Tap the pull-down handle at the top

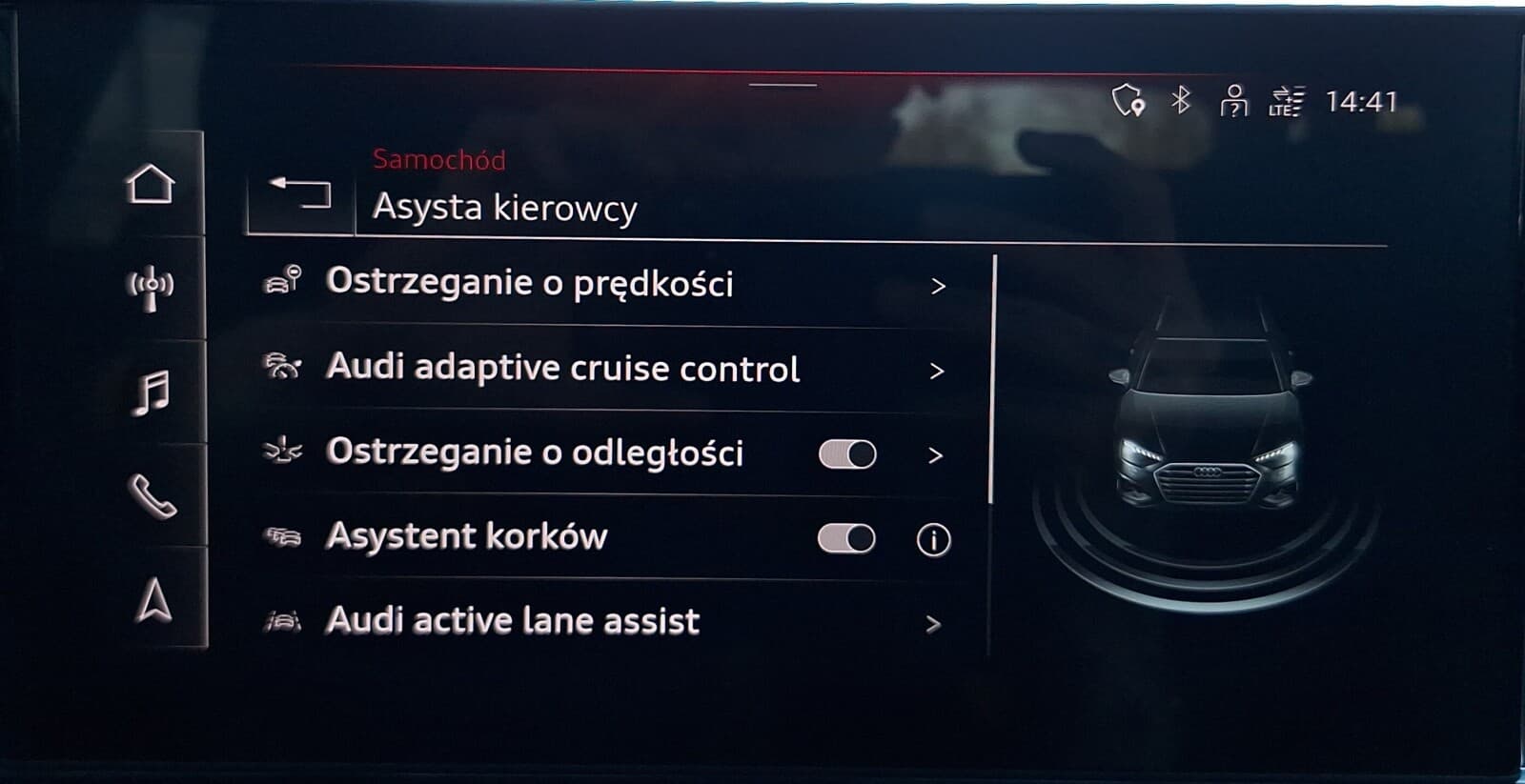click(783, 85)
